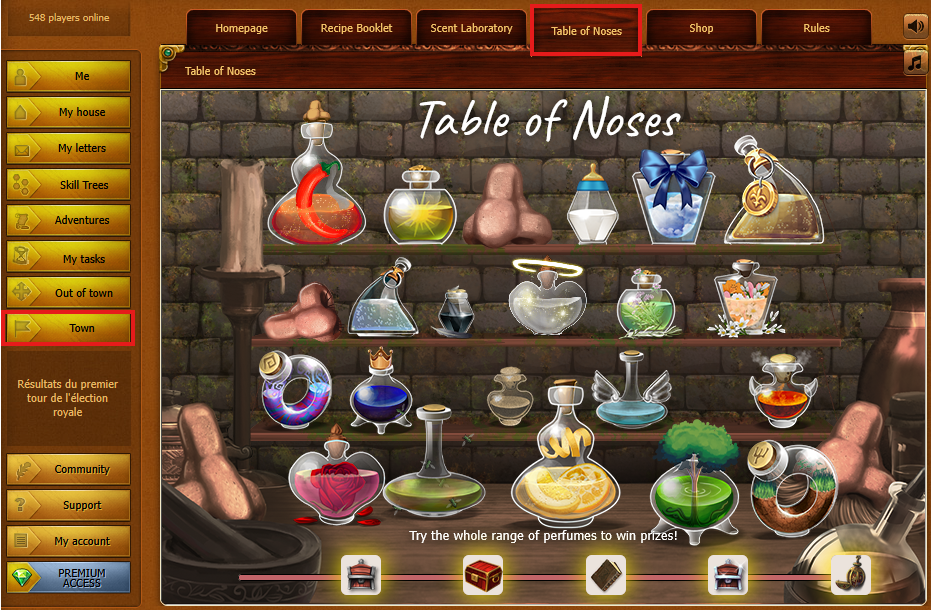Viewport: 931px width, 610px height.
Task: Open My account
Action: click(x=69, y=541)
